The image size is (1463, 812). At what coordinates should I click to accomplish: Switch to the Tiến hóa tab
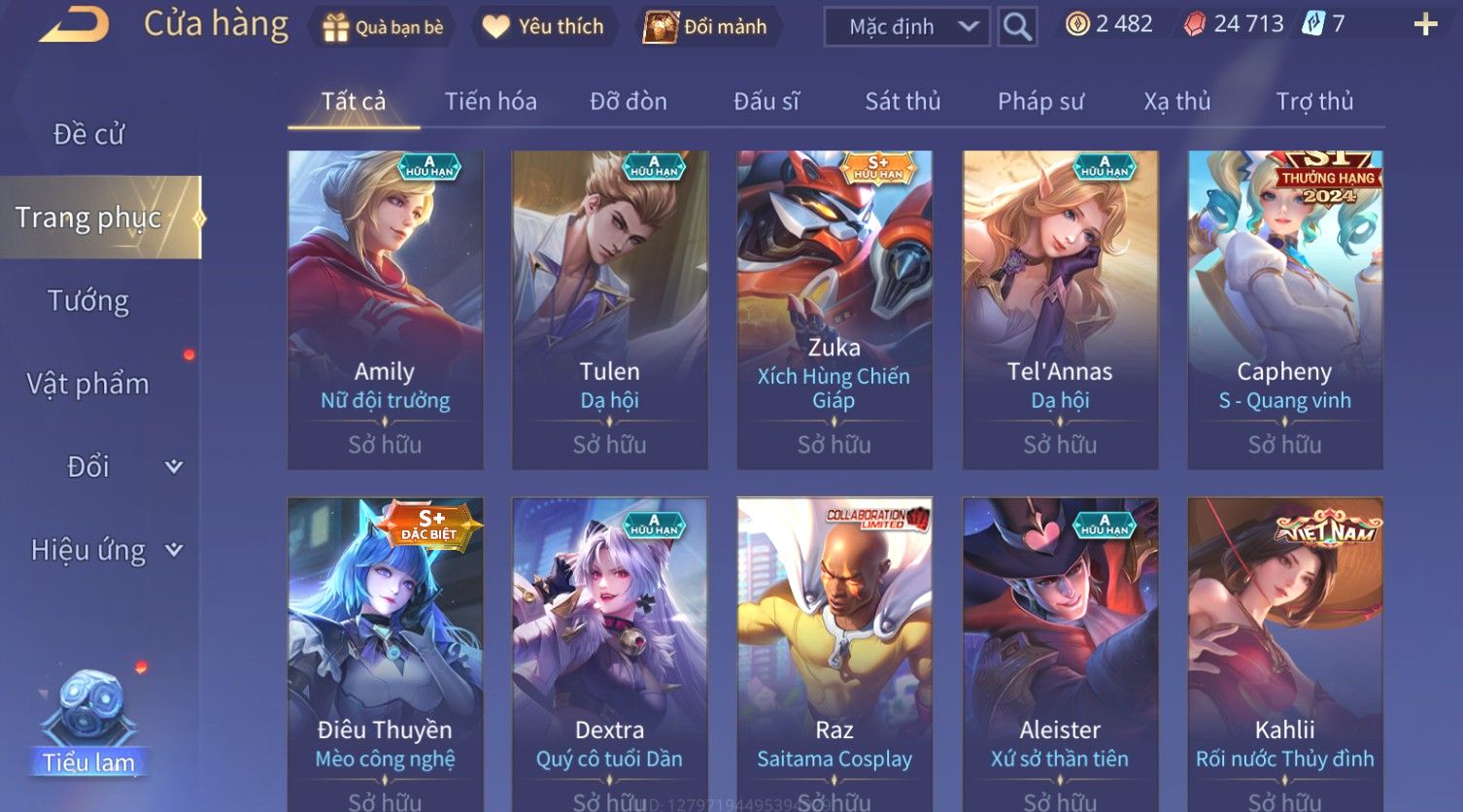pos(491,101)
